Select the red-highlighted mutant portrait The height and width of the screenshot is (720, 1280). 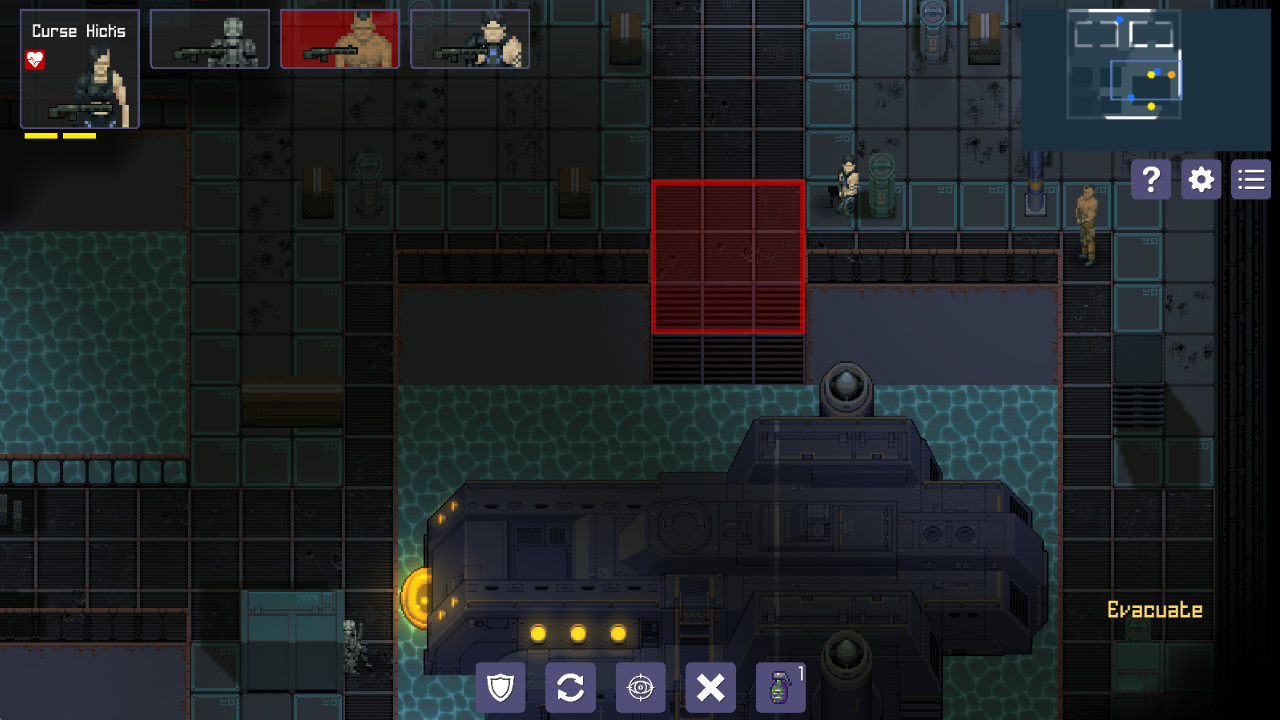(340, 38)
